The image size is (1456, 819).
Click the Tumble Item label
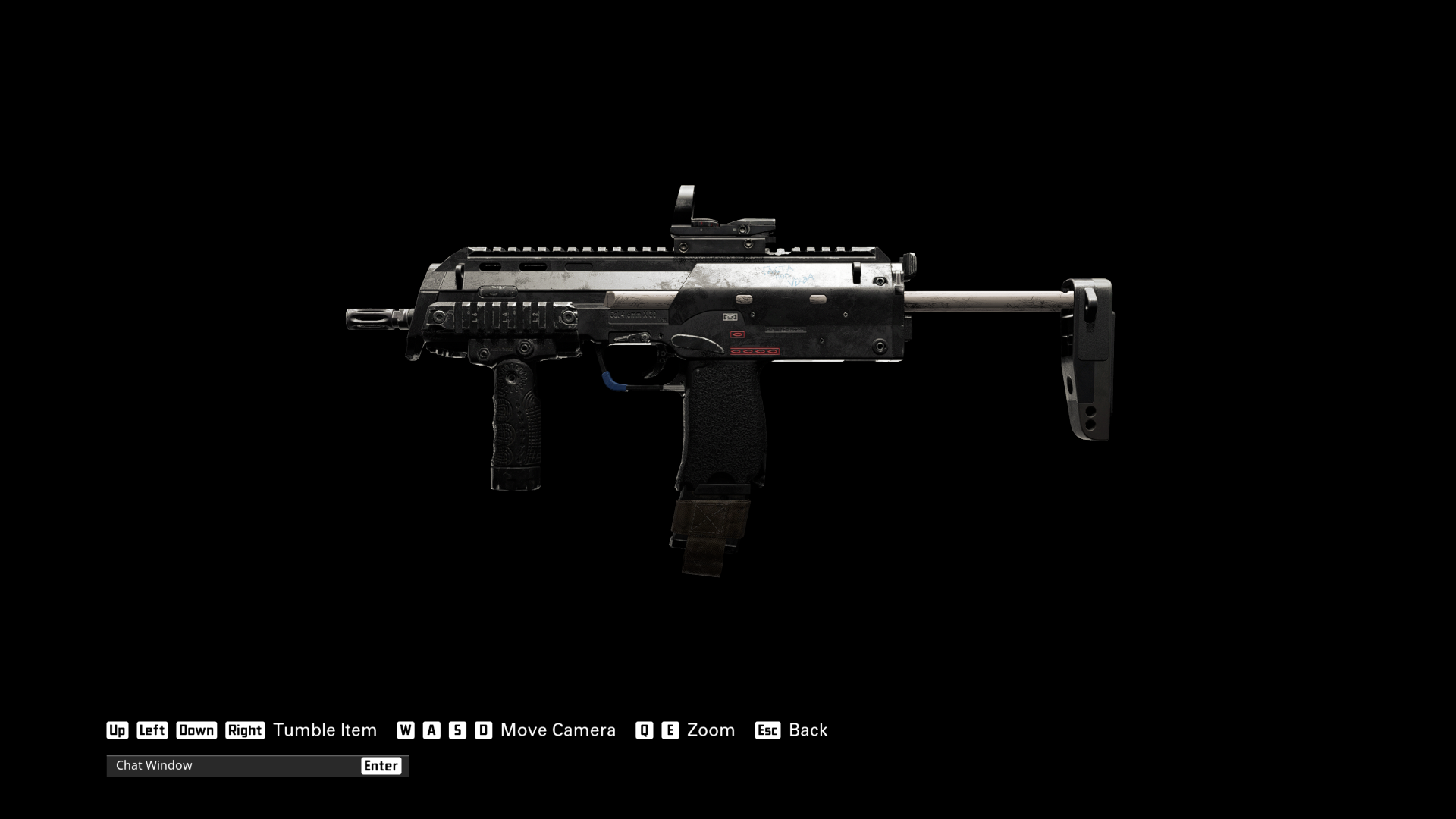(325, 730)
